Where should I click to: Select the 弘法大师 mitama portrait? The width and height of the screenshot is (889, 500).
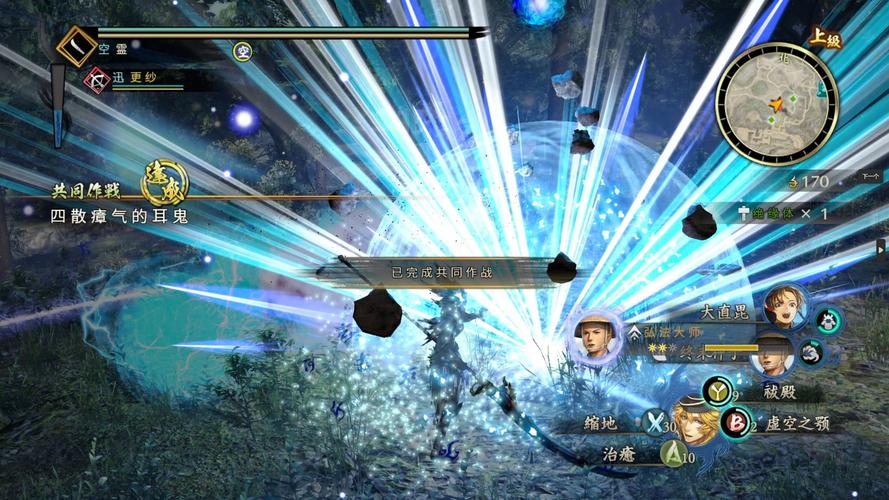[596, 340]
